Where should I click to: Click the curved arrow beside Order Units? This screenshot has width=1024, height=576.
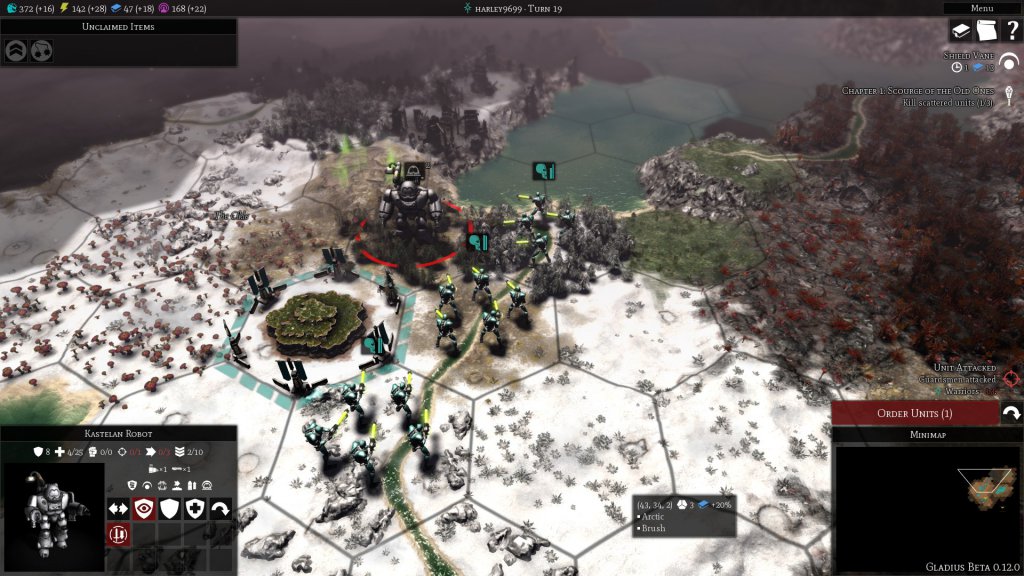tap(1010, 413)
